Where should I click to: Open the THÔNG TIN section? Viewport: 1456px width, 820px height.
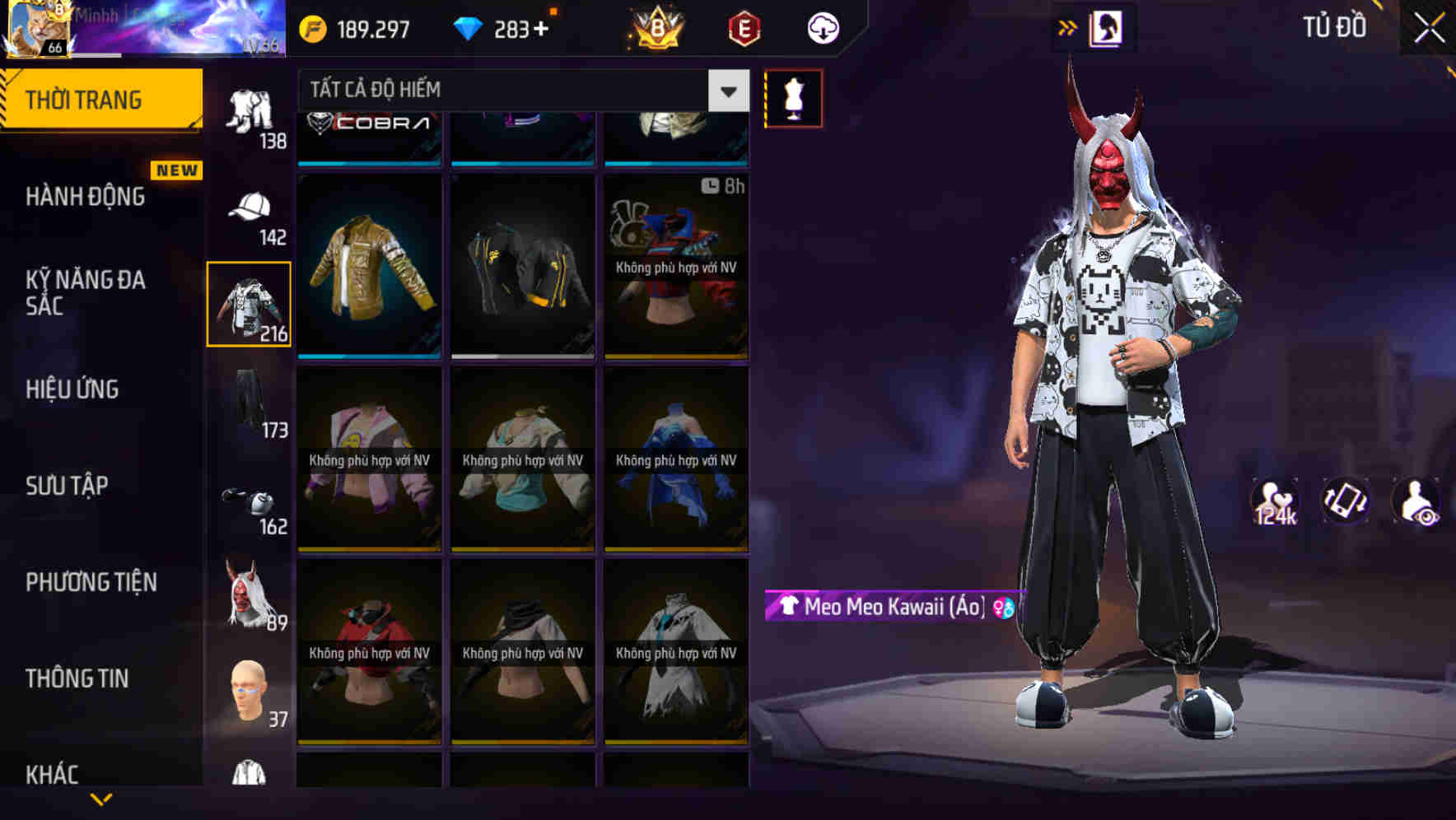pos(77,678)
